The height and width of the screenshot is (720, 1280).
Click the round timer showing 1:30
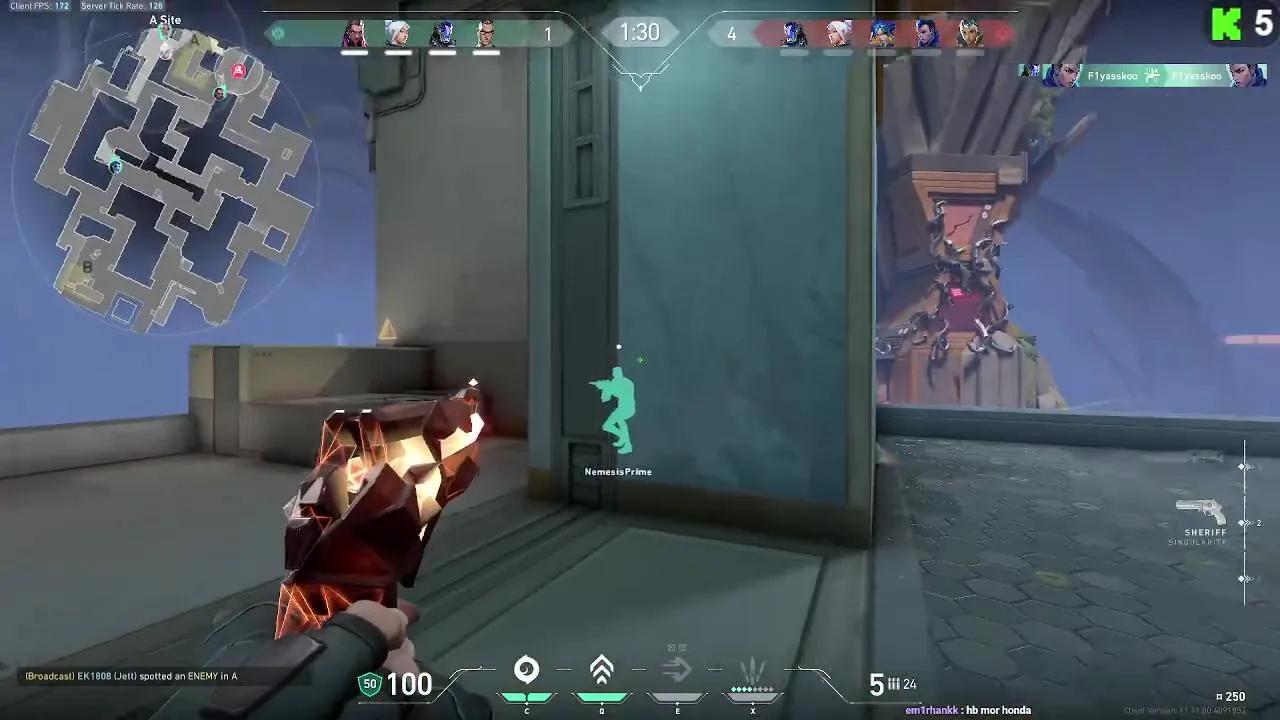(639, 31)
